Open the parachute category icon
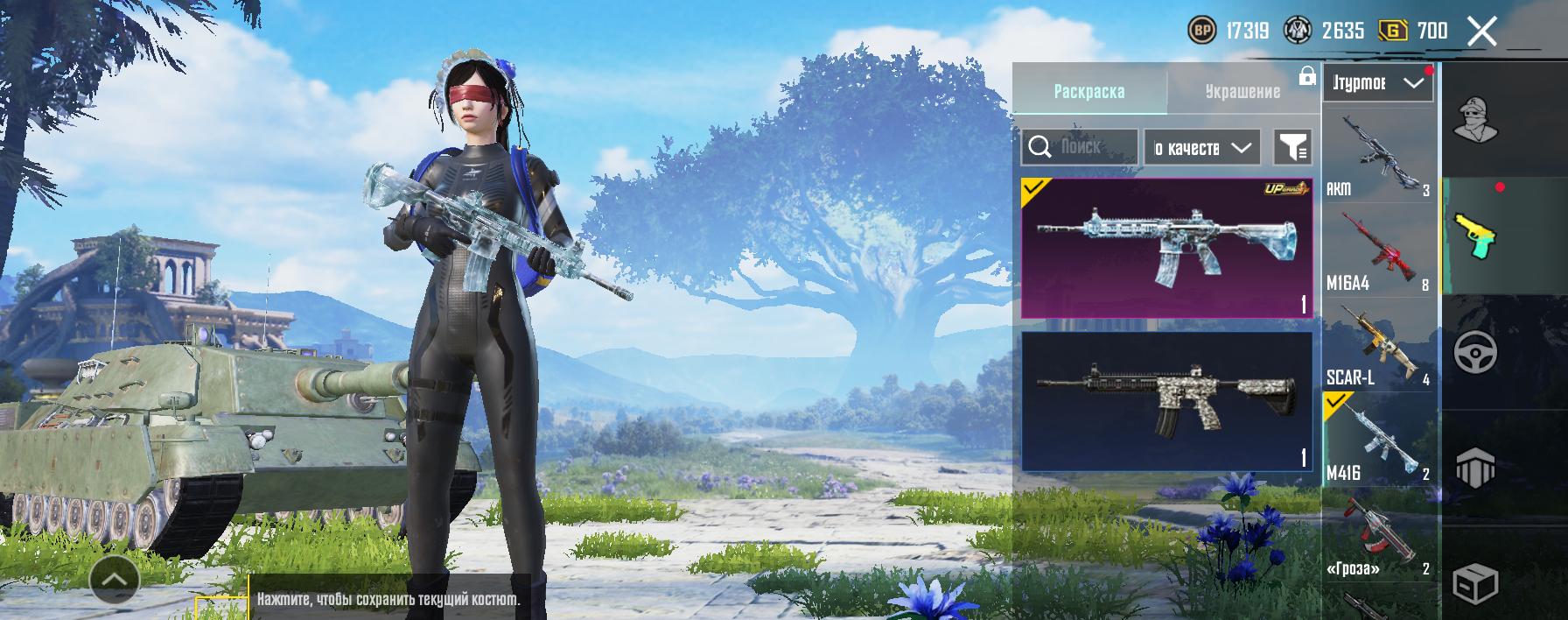The image size is (1568, 620). (1475, 469)
